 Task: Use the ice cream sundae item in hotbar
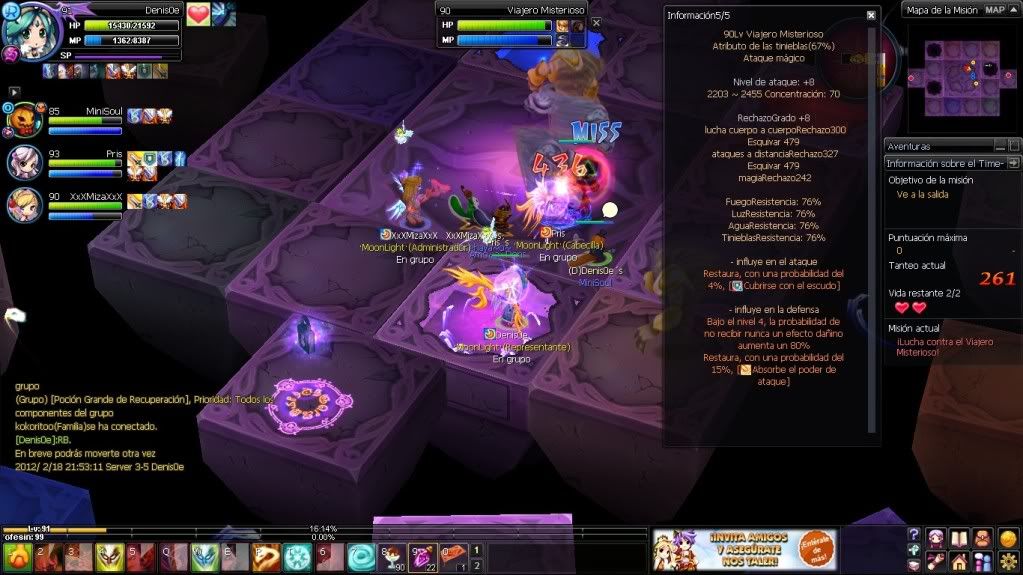[392, 556]
